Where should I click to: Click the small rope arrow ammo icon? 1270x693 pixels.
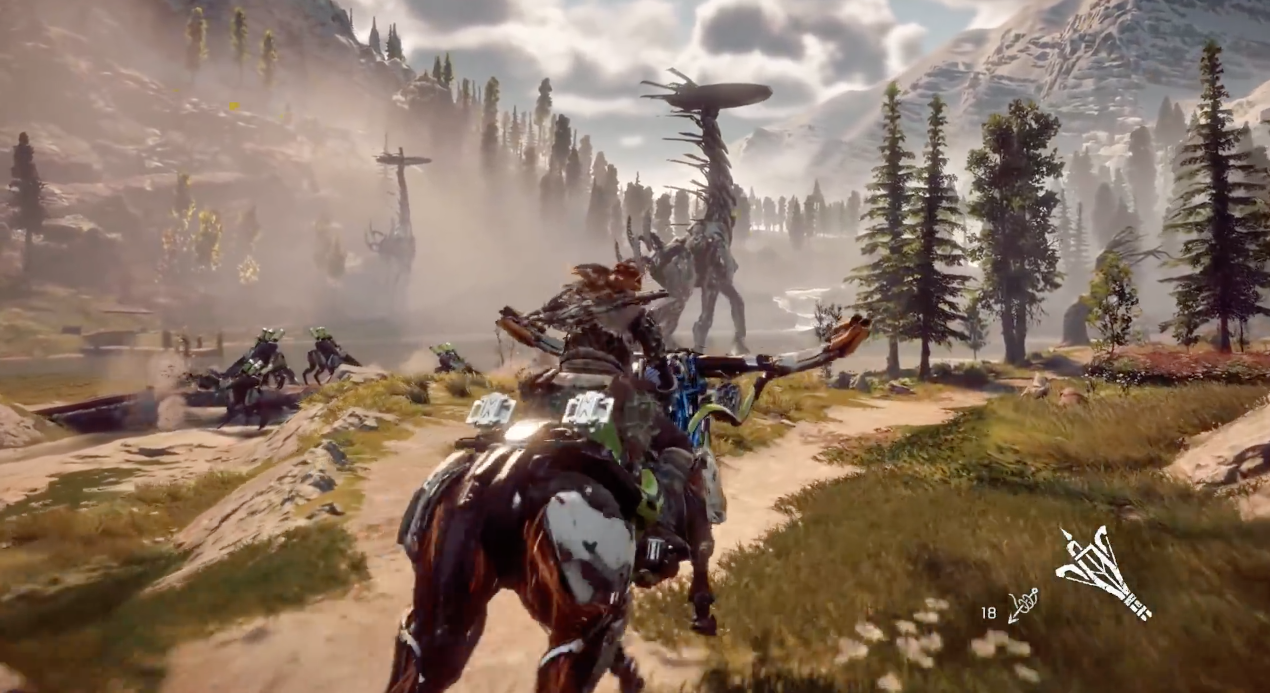1022,605
